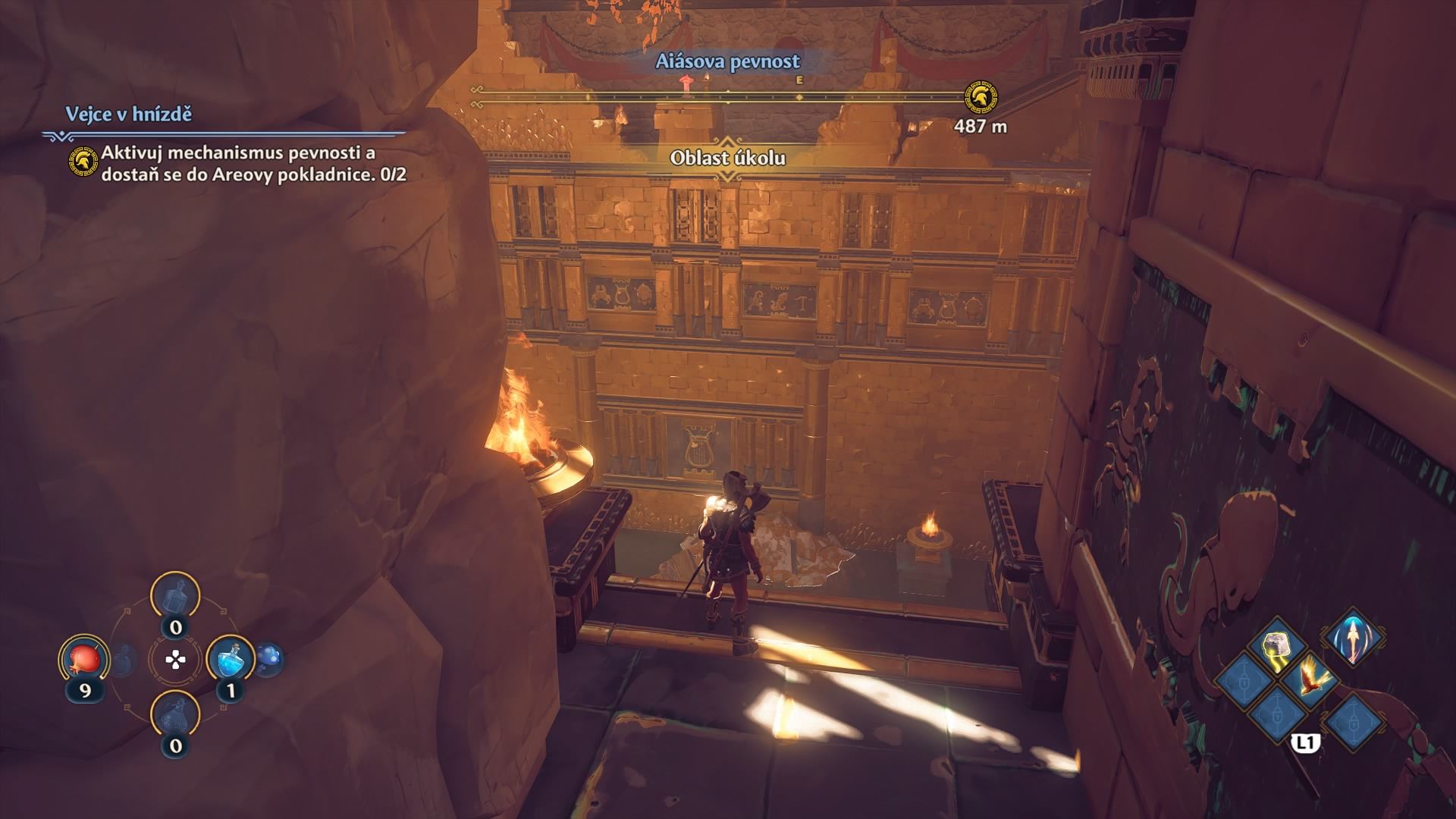Open the Vejce v hnízdě quest tracker
Screen dimensions: 1456x819
pos(128,115)
